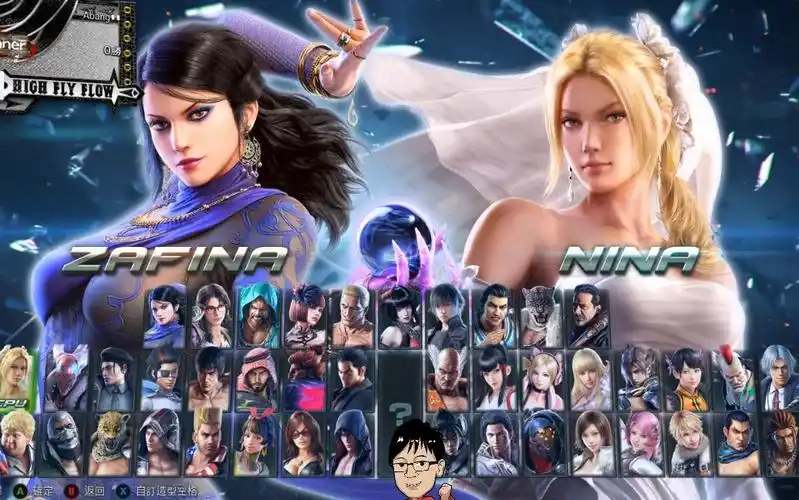
Task: Select blond Geese Howard portrait
Action: (353, 313)
